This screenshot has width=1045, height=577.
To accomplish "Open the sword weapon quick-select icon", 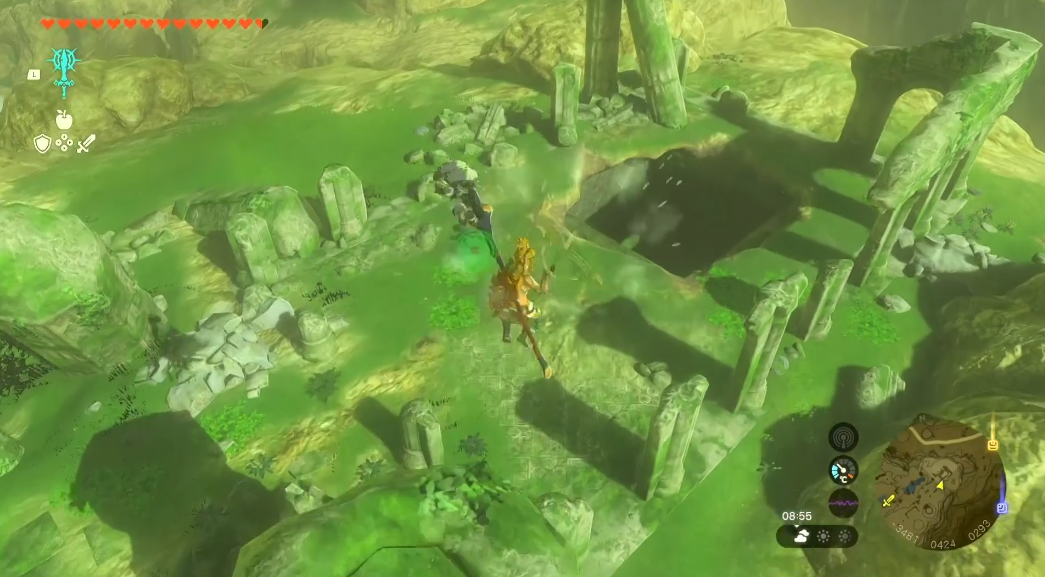I will pos(86,144).
